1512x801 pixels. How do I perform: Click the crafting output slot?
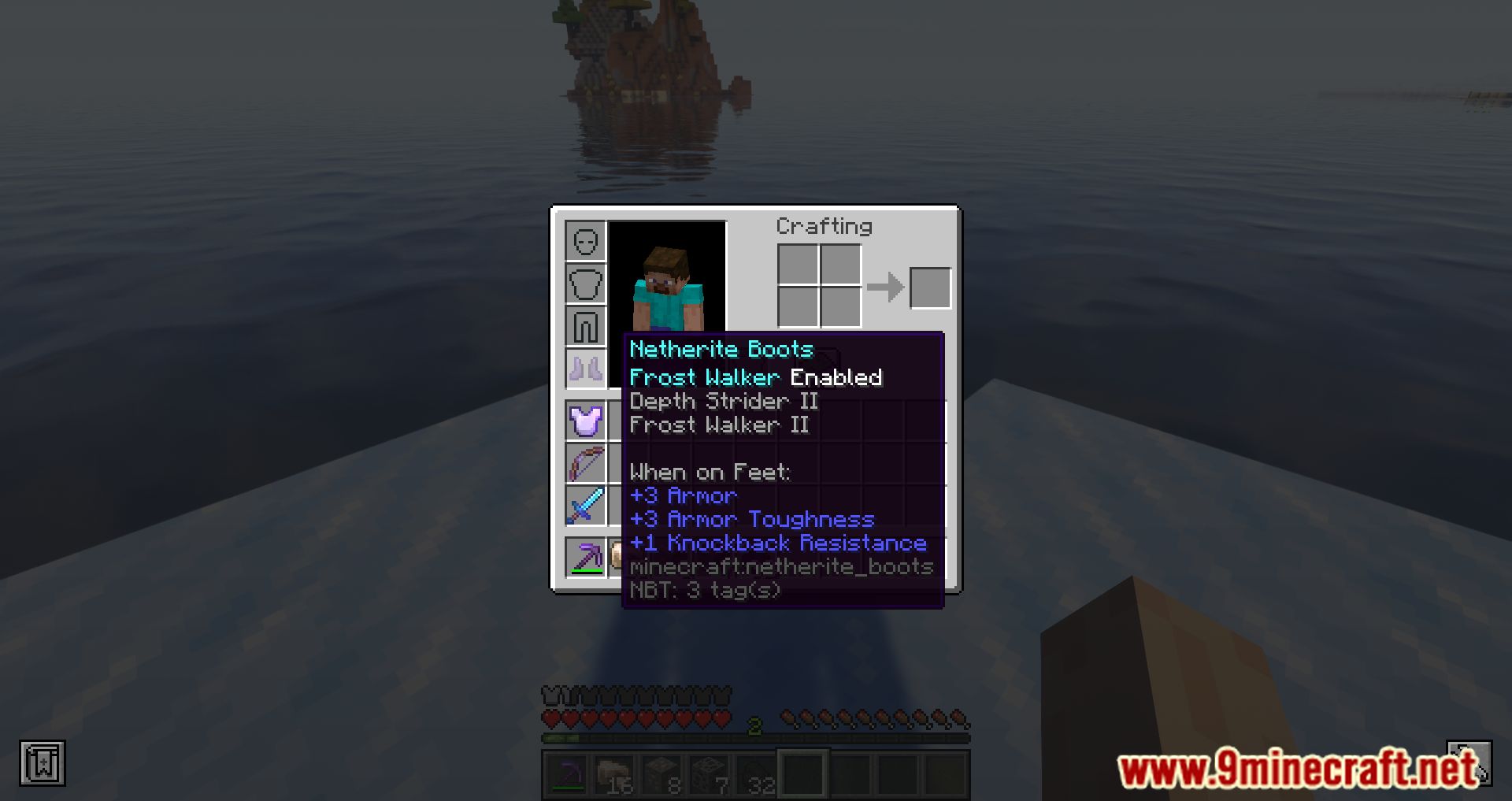tap(929, 287)
